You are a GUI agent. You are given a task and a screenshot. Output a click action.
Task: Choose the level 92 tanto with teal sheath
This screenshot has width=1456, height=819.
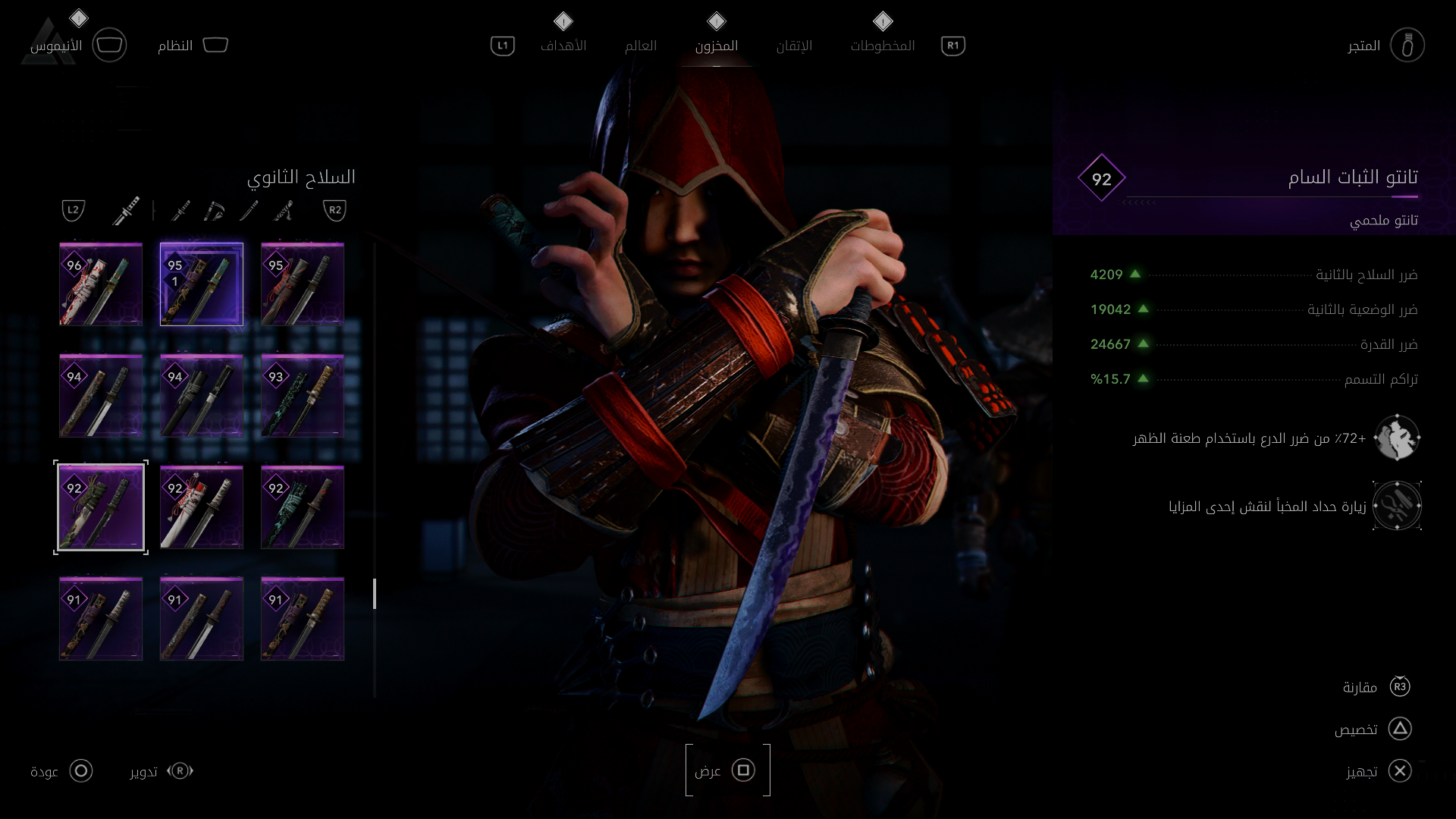(x=303, y=507)
